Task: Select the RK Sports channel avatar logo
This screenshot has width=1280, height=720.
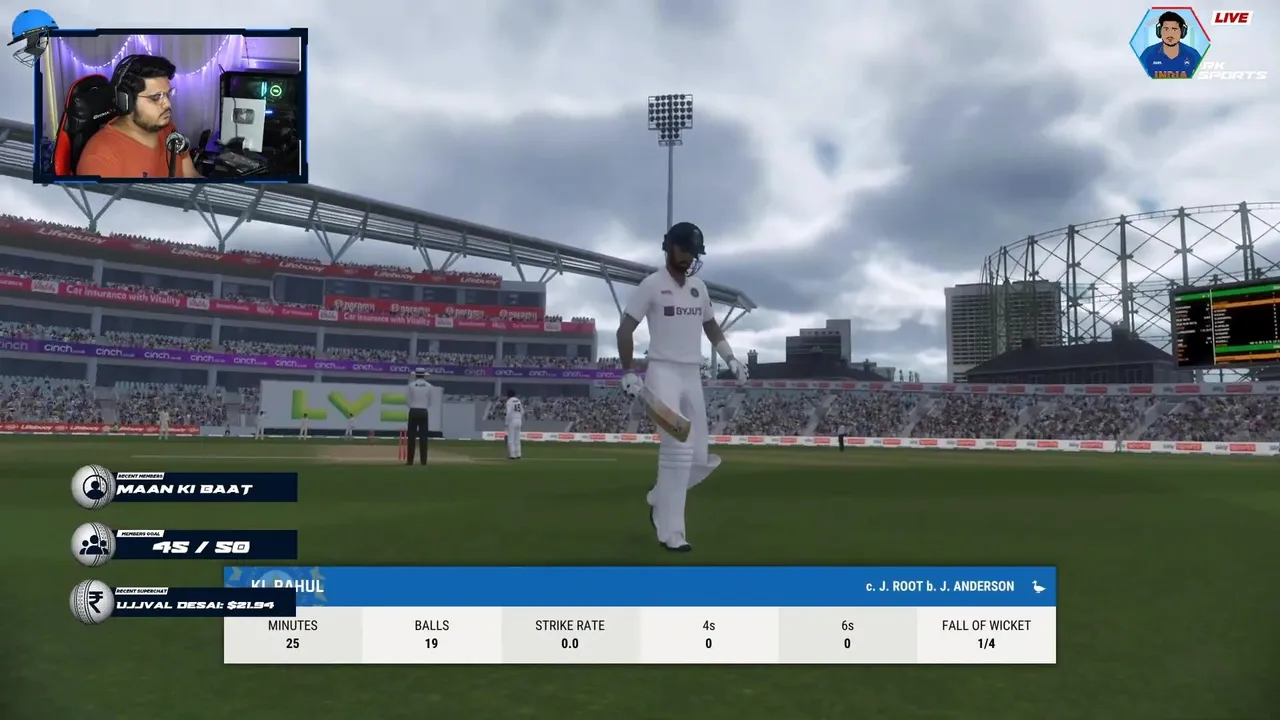Action: 1168,44
